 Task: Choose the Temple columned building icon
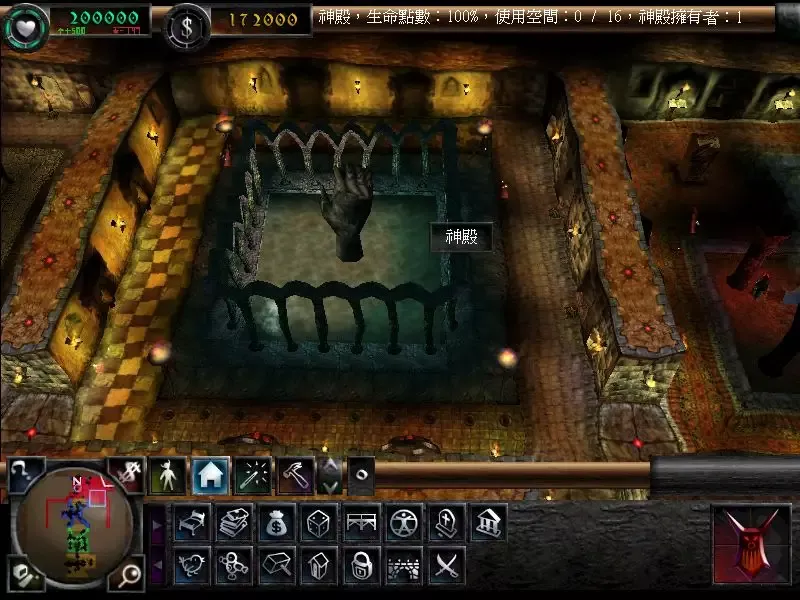point(488,522)
